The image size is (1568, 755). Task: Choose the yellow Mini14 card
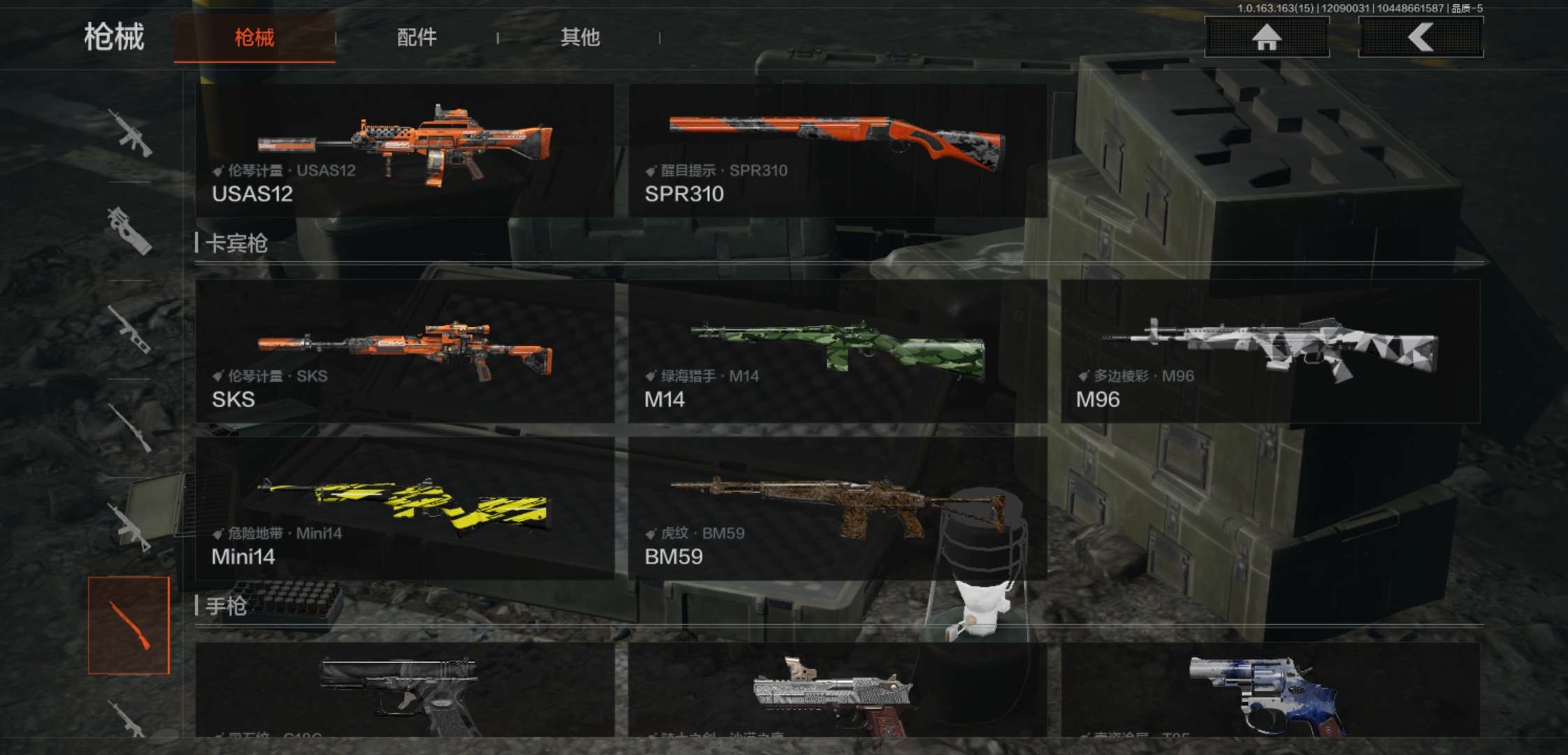click(x=405, y=508)
